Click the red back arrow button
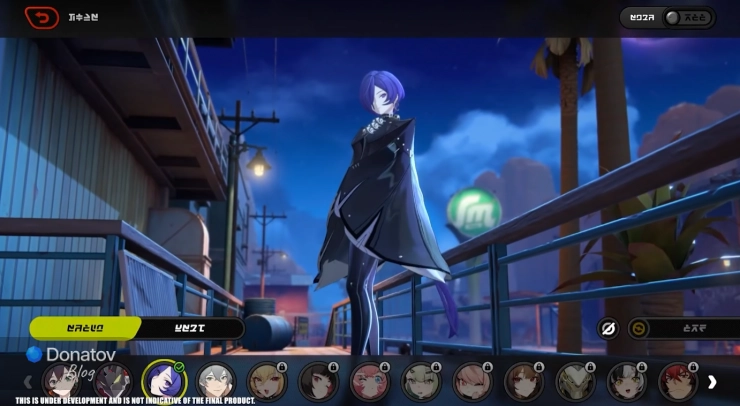 click(x=41, y=17)
